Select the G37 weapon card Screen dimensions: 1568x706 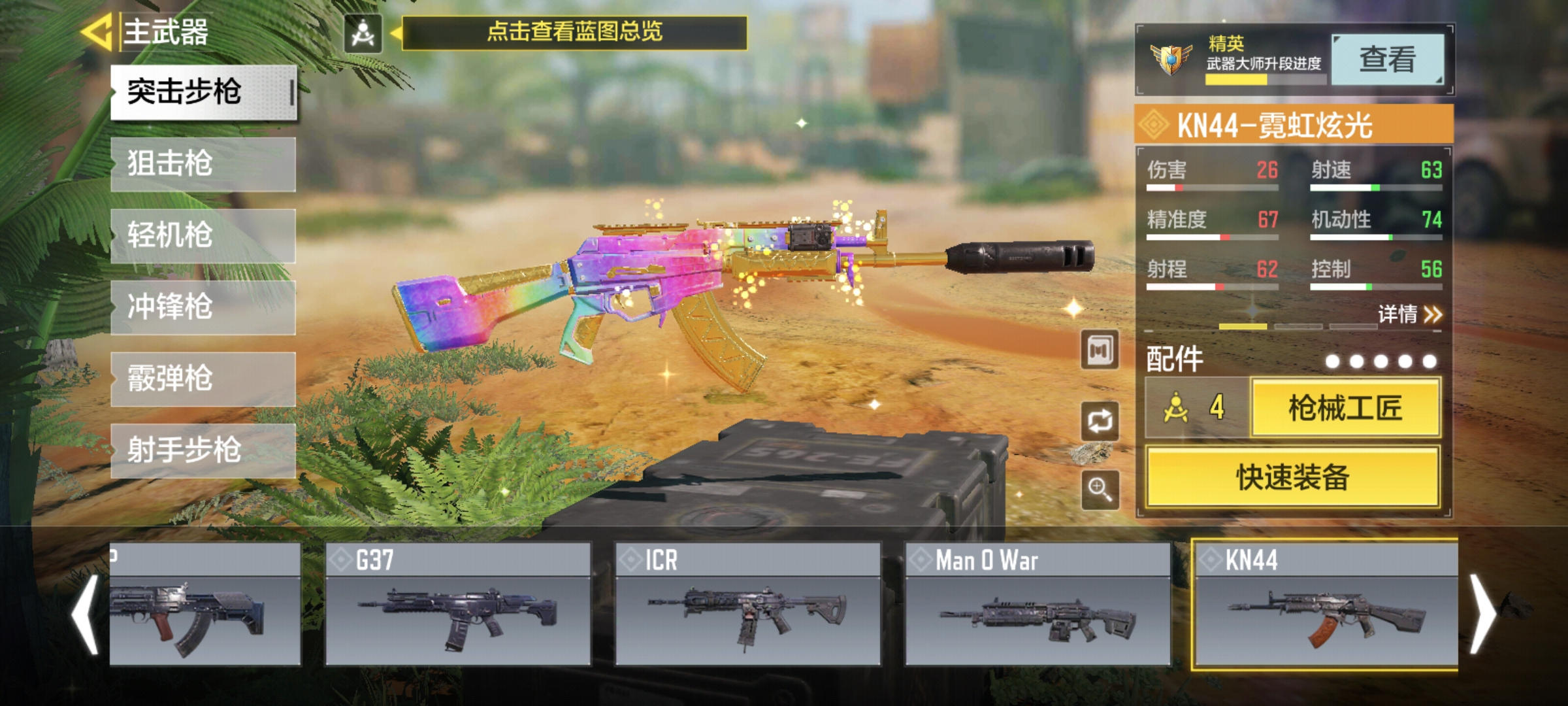458,603
